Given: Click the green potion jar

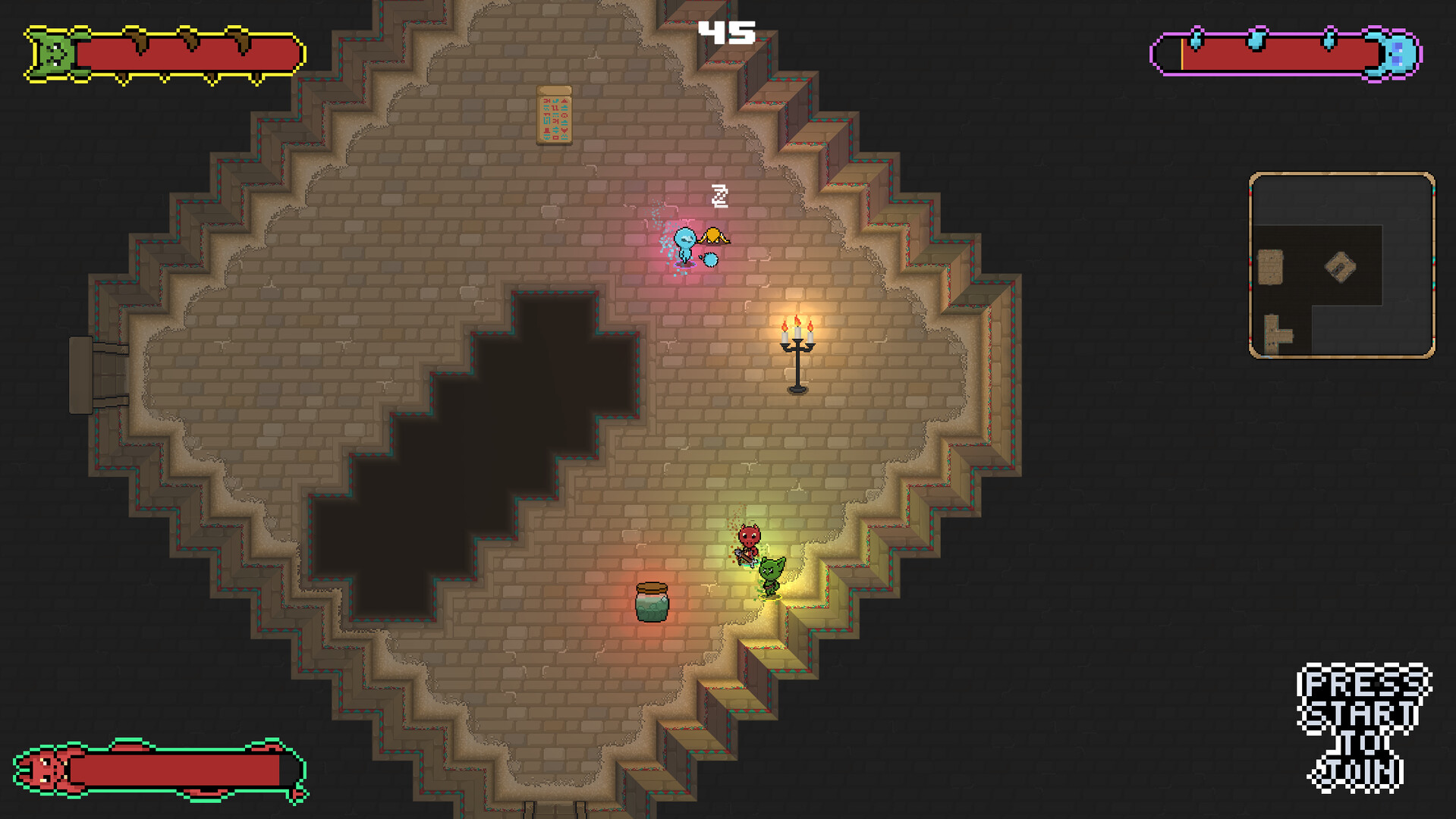Looking at the screenshot, I should coord(650,603).
